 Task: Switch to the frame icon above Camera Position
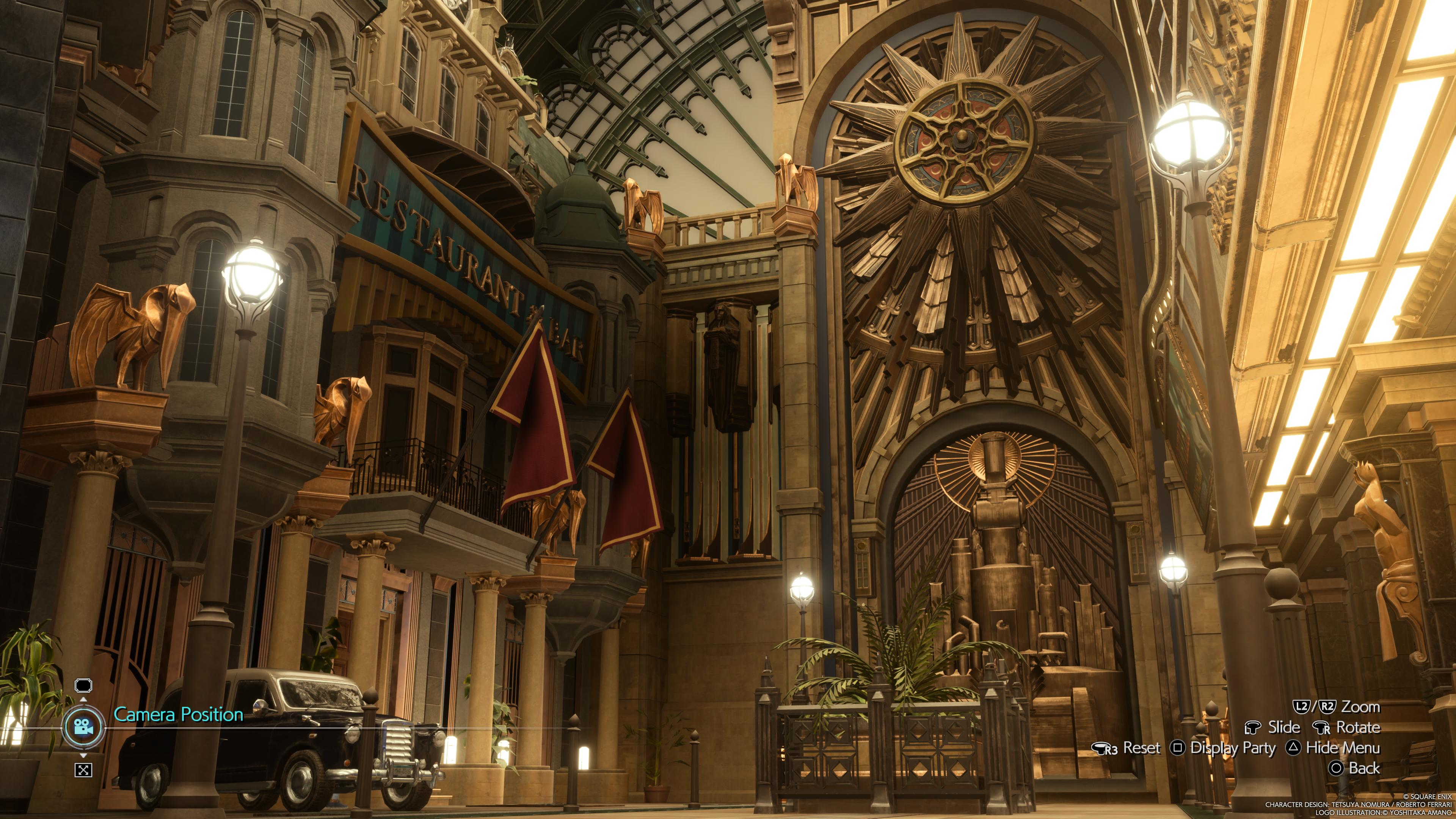[83, 686]
